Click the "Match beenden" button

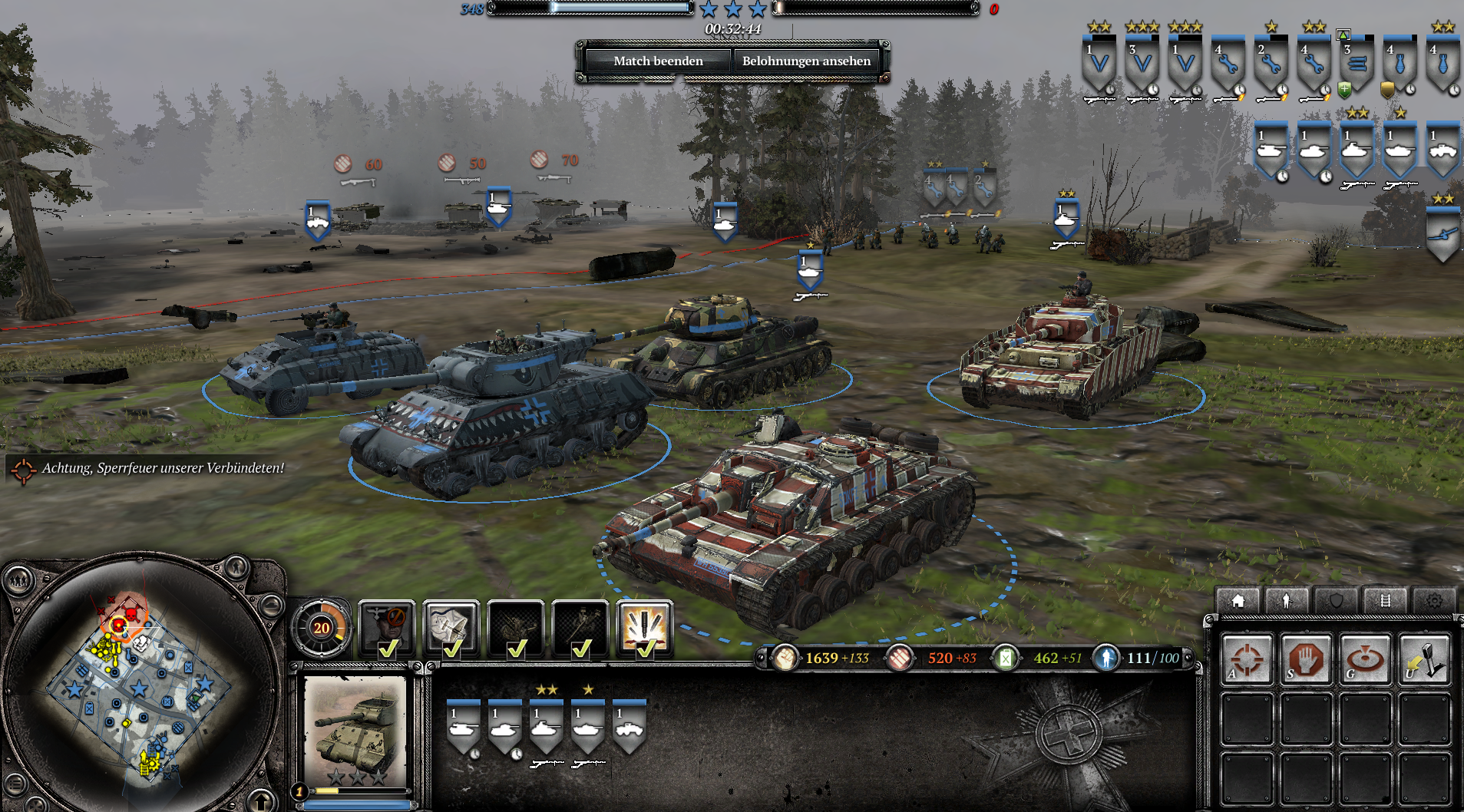pyautogui.click(x=658, y=61)
